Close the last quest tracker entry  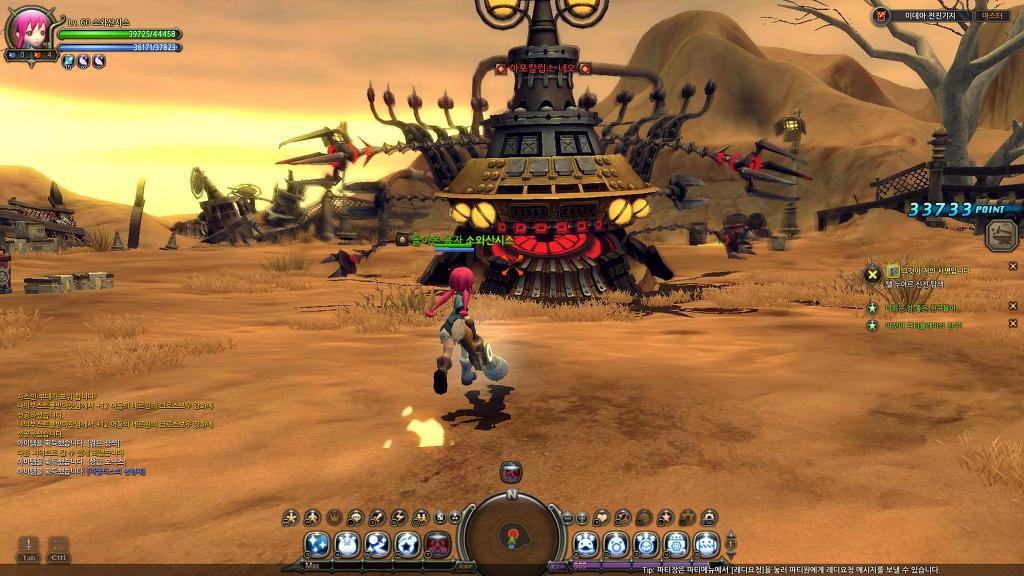click(1012, 323)
